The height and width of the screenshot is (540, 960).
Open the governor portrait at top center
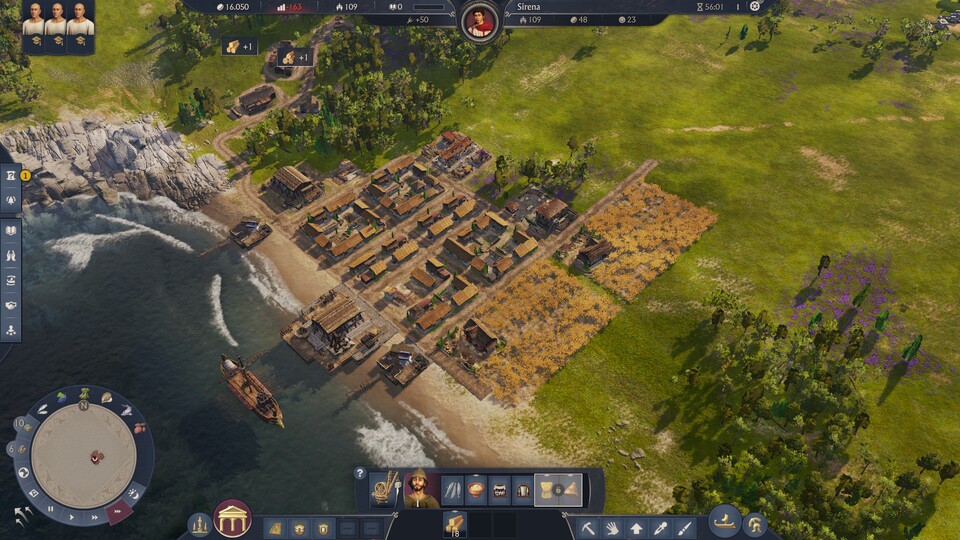[481, 21]
